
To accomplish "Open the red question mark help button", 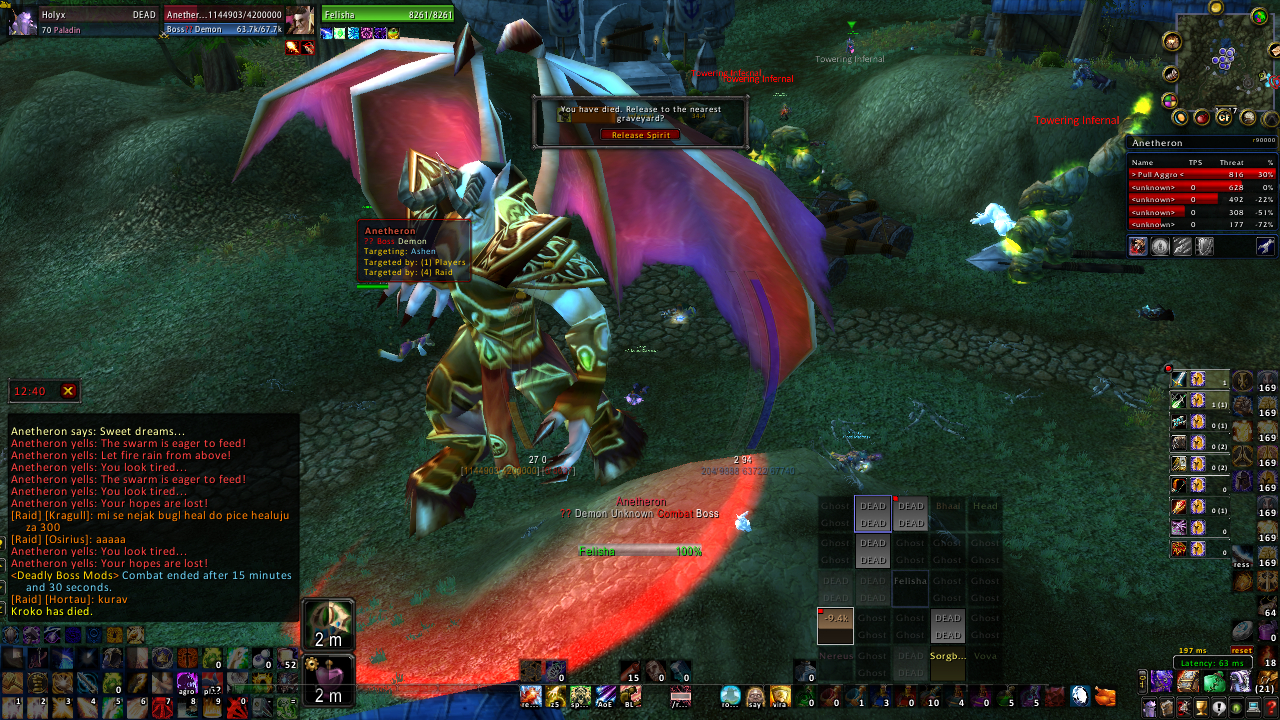I will [1271, 708].
